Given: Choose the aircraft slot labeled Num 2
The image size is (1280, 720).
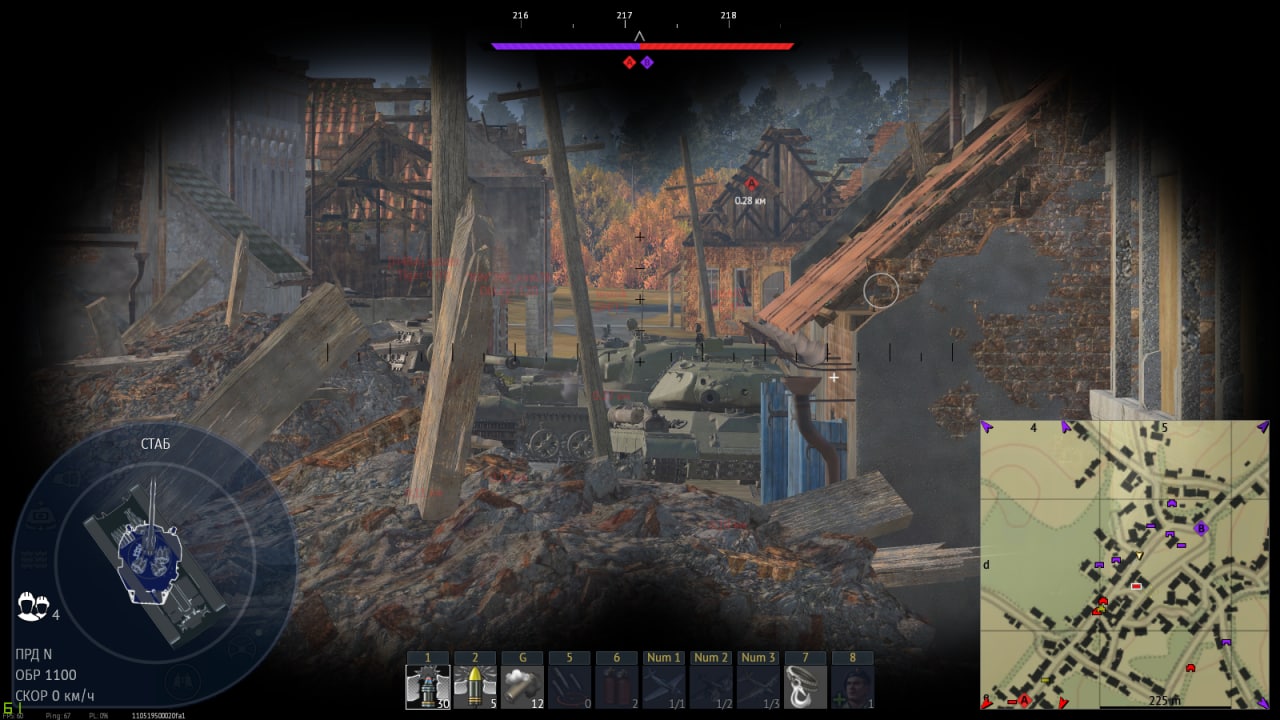Looking at the screenshot, I should tap(711, 687).
